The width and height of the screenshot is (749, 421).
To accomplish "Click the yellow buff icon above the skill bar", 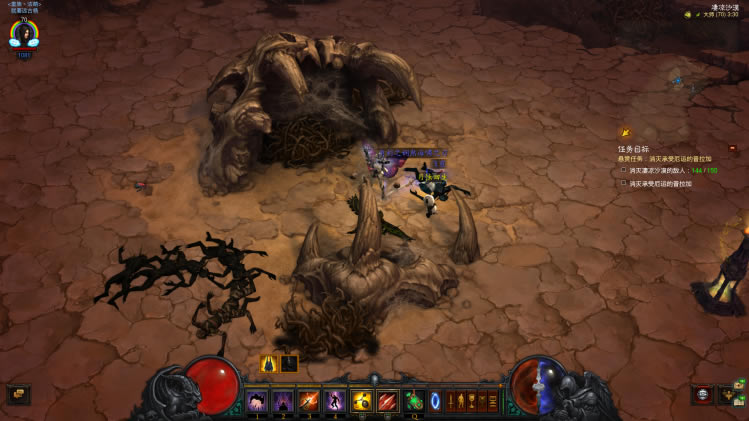I will coord(269,364).
